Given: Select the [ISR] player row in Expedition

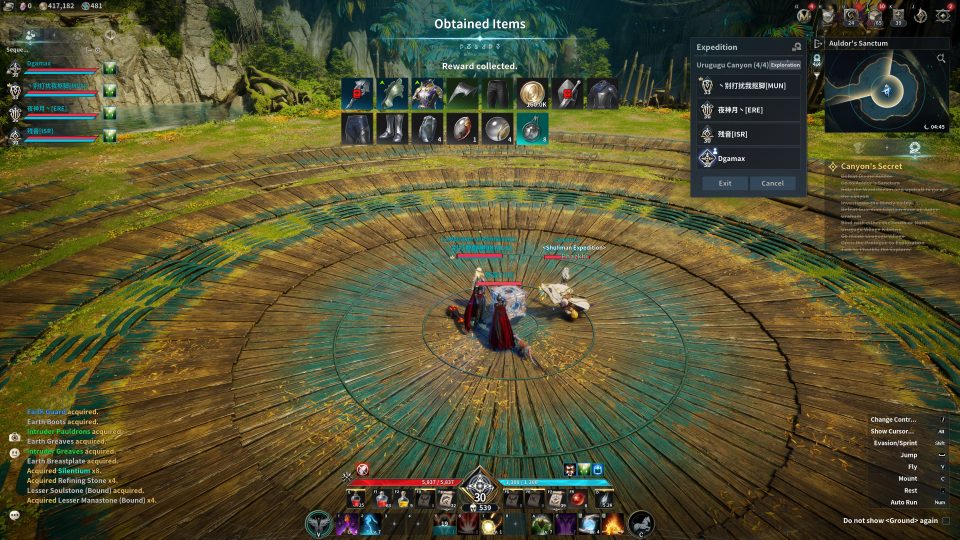Looking at the screenshot, I should pos(749,134).
